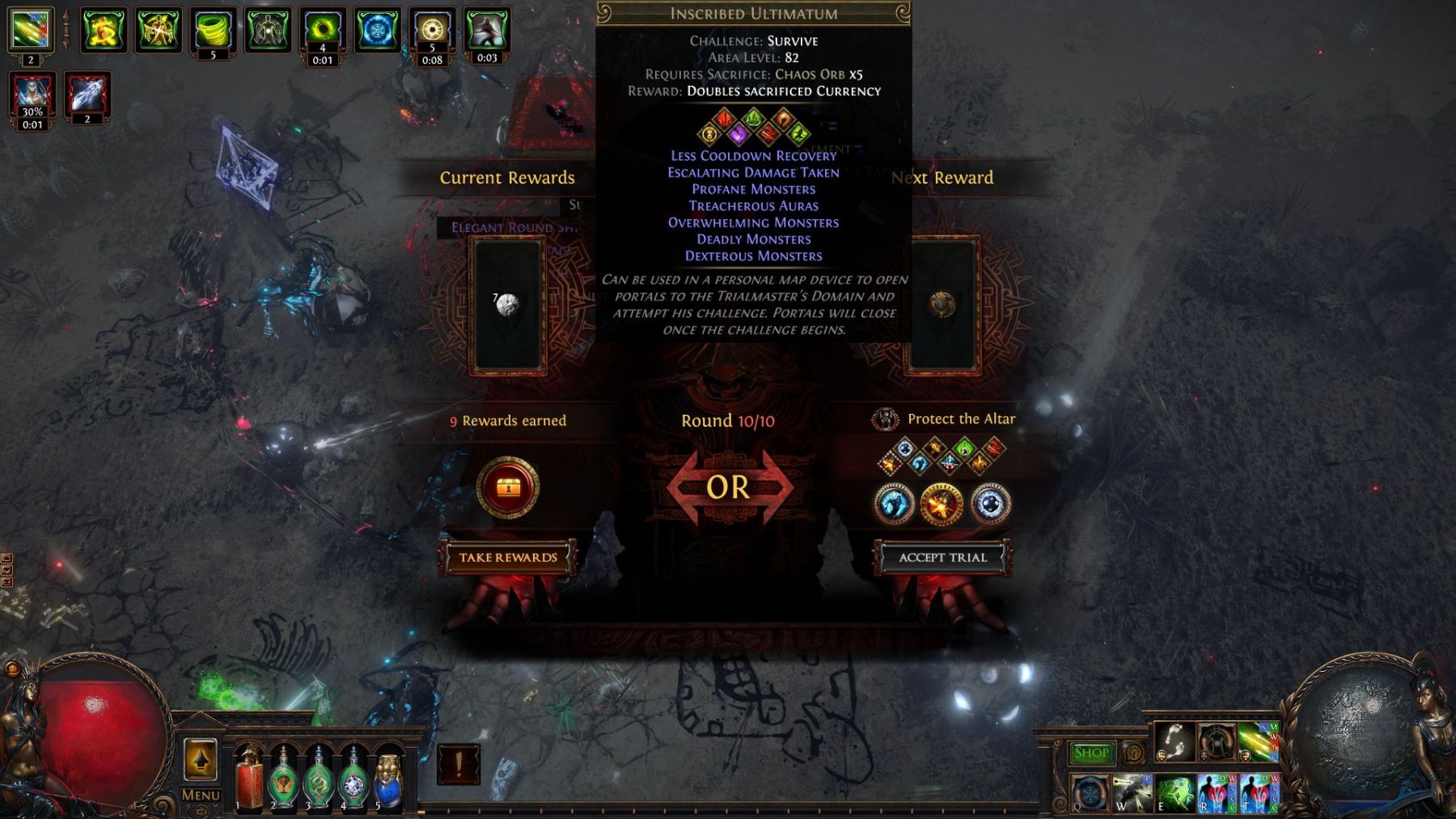Image resolution: width=1456 pixels, height=819 pixels.
Task: Open the Menu button
Action: pos(201,795)
